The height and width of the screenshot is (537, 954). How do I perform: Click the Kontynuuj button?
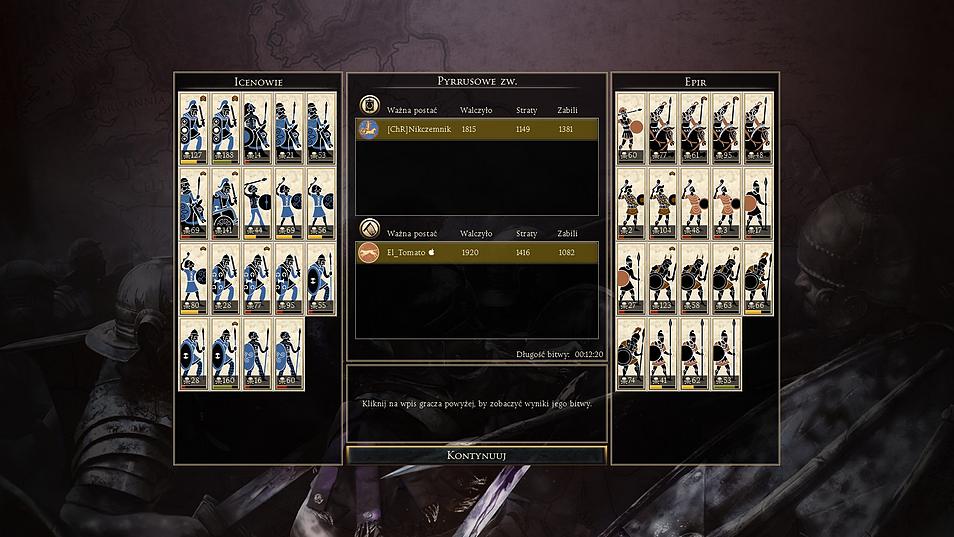point(476,455)
